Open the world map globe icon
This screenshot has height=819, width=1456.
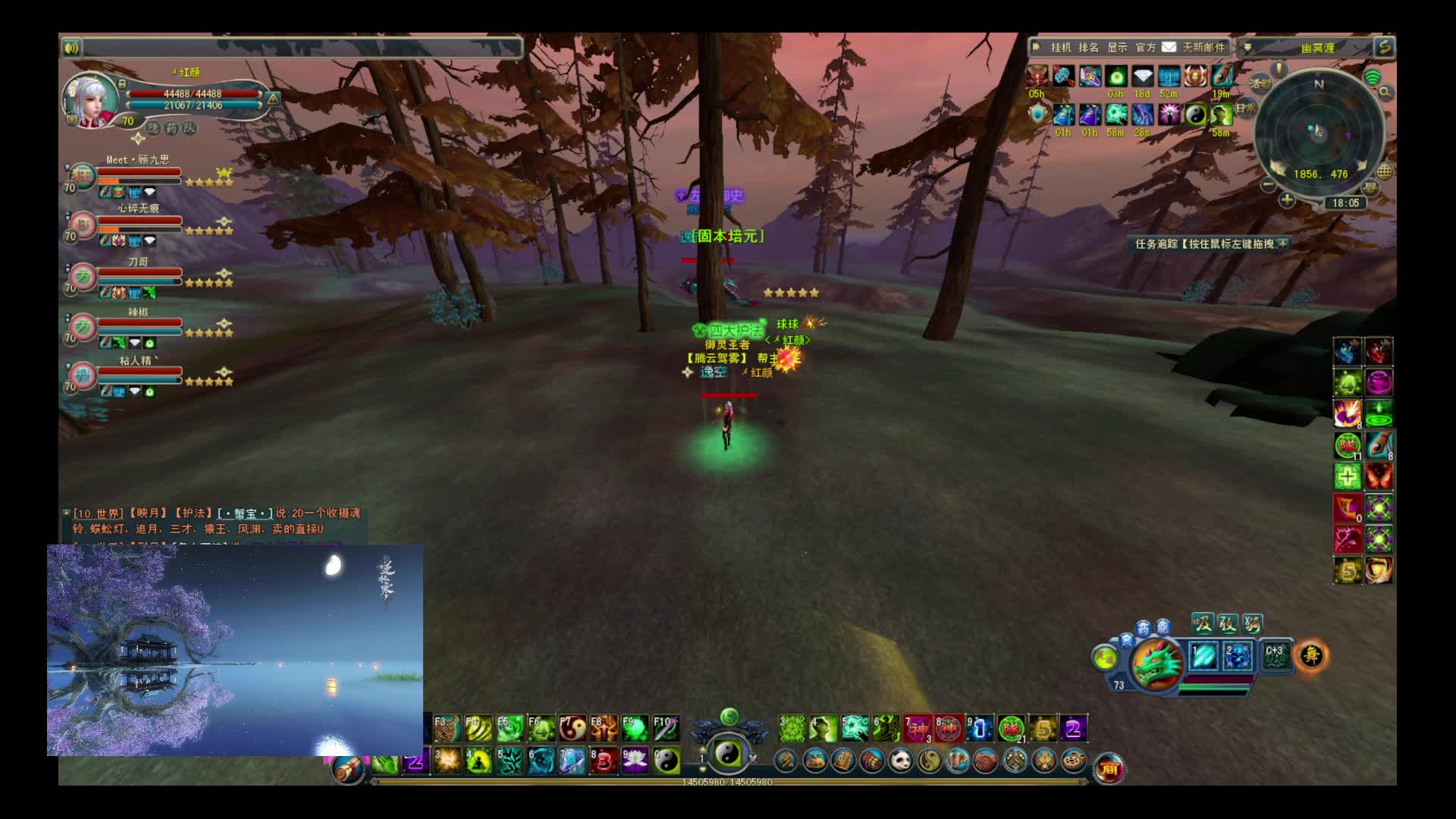point(1385,171)
